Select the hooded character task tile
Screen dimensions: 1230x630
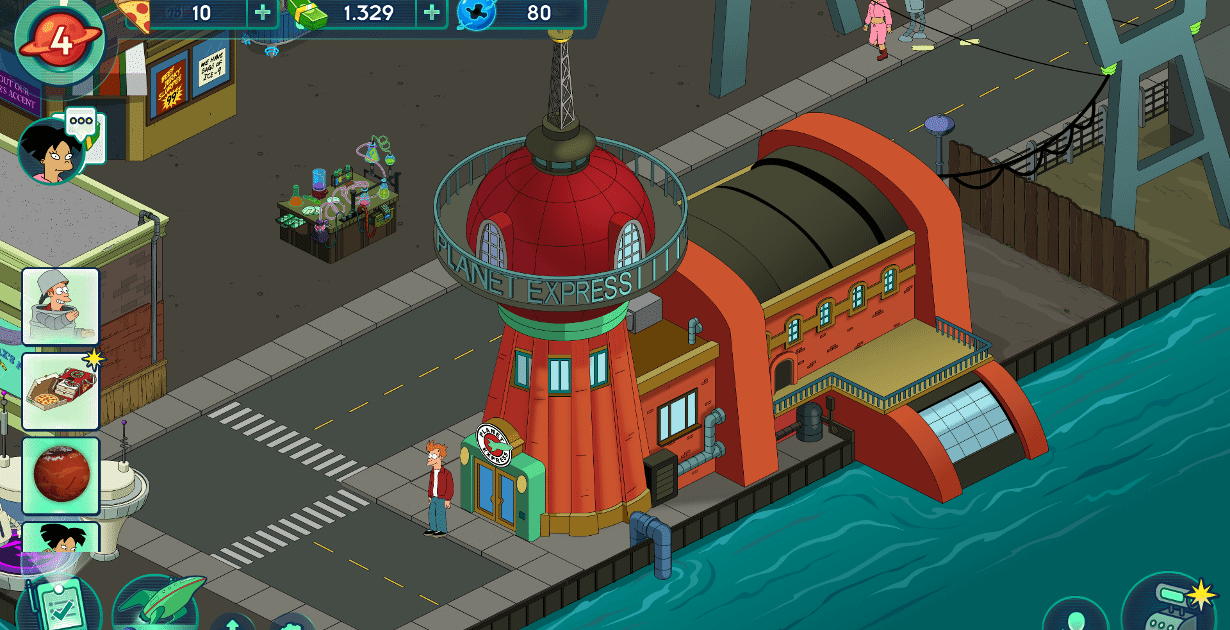click(x=61, y=306)
